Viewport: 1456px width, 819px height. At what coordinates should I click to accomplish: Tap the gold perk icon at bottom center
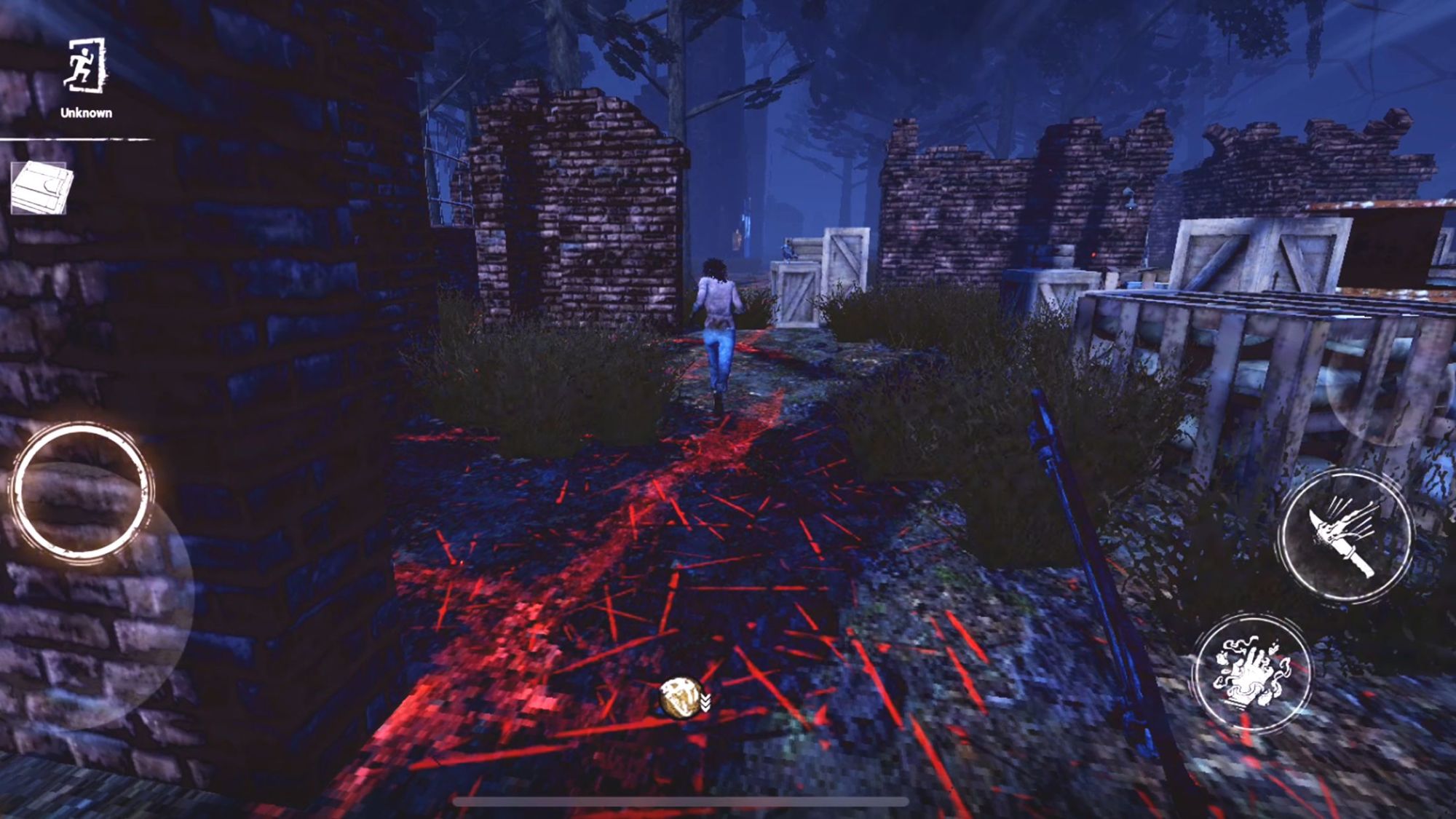[x=681, y=697]
